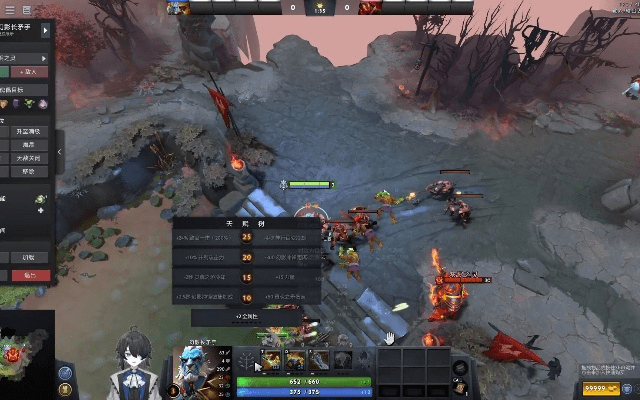Select the left level 20 talent
The image size is (640, 400).
(208, 257)
